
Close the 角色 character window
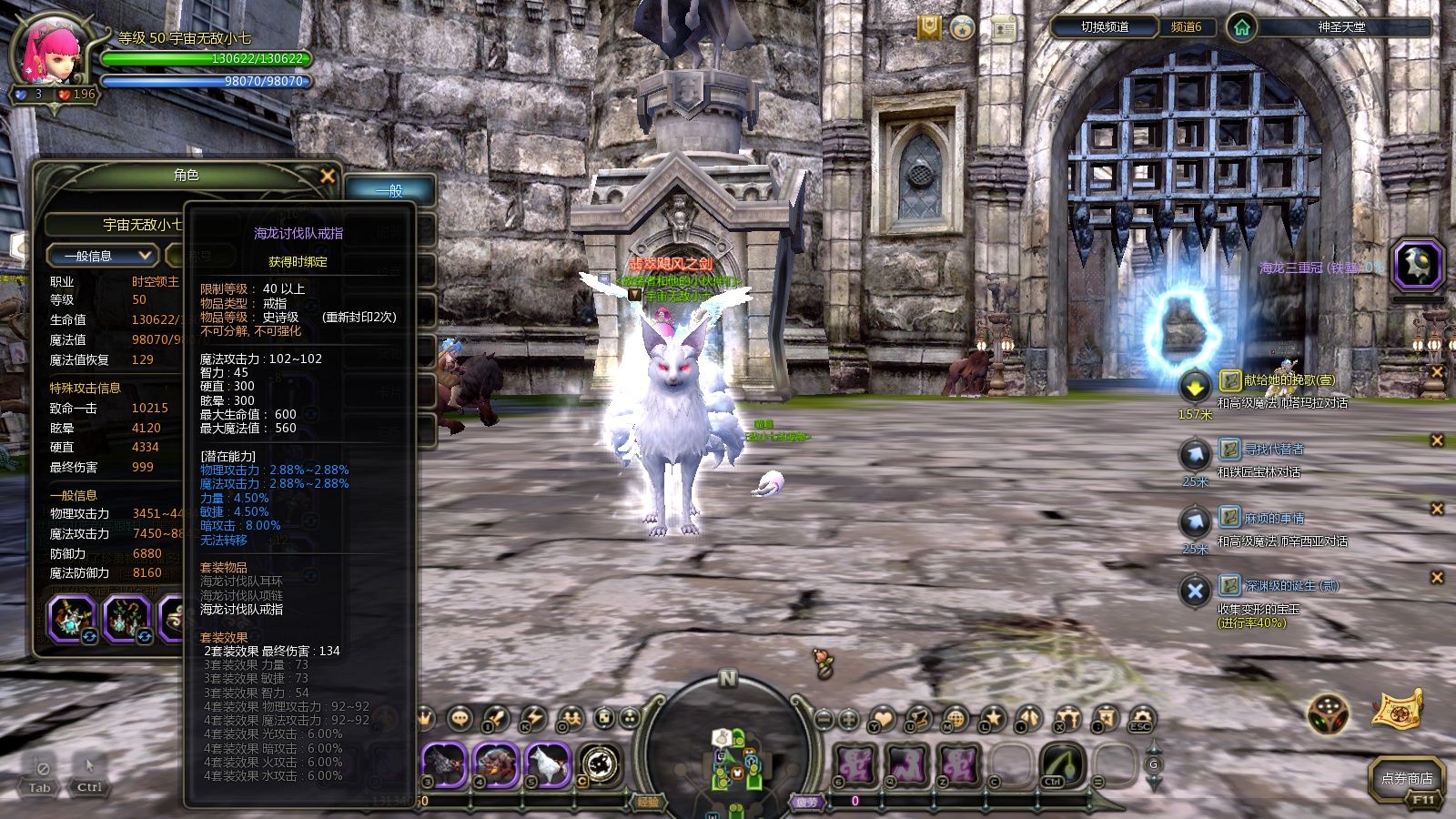coord(328,176)
